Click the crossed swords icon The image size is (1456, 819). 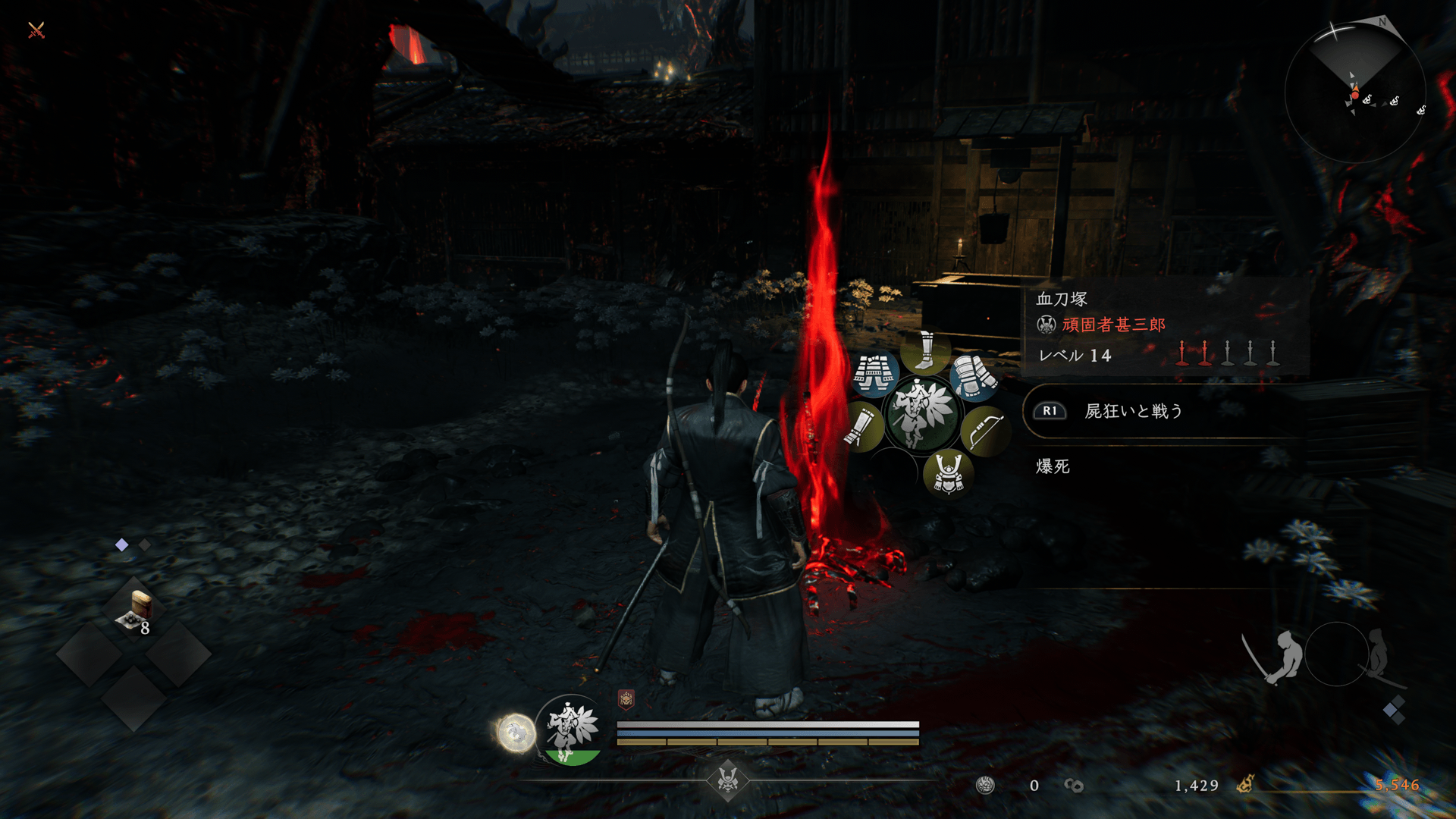(36, 30)
